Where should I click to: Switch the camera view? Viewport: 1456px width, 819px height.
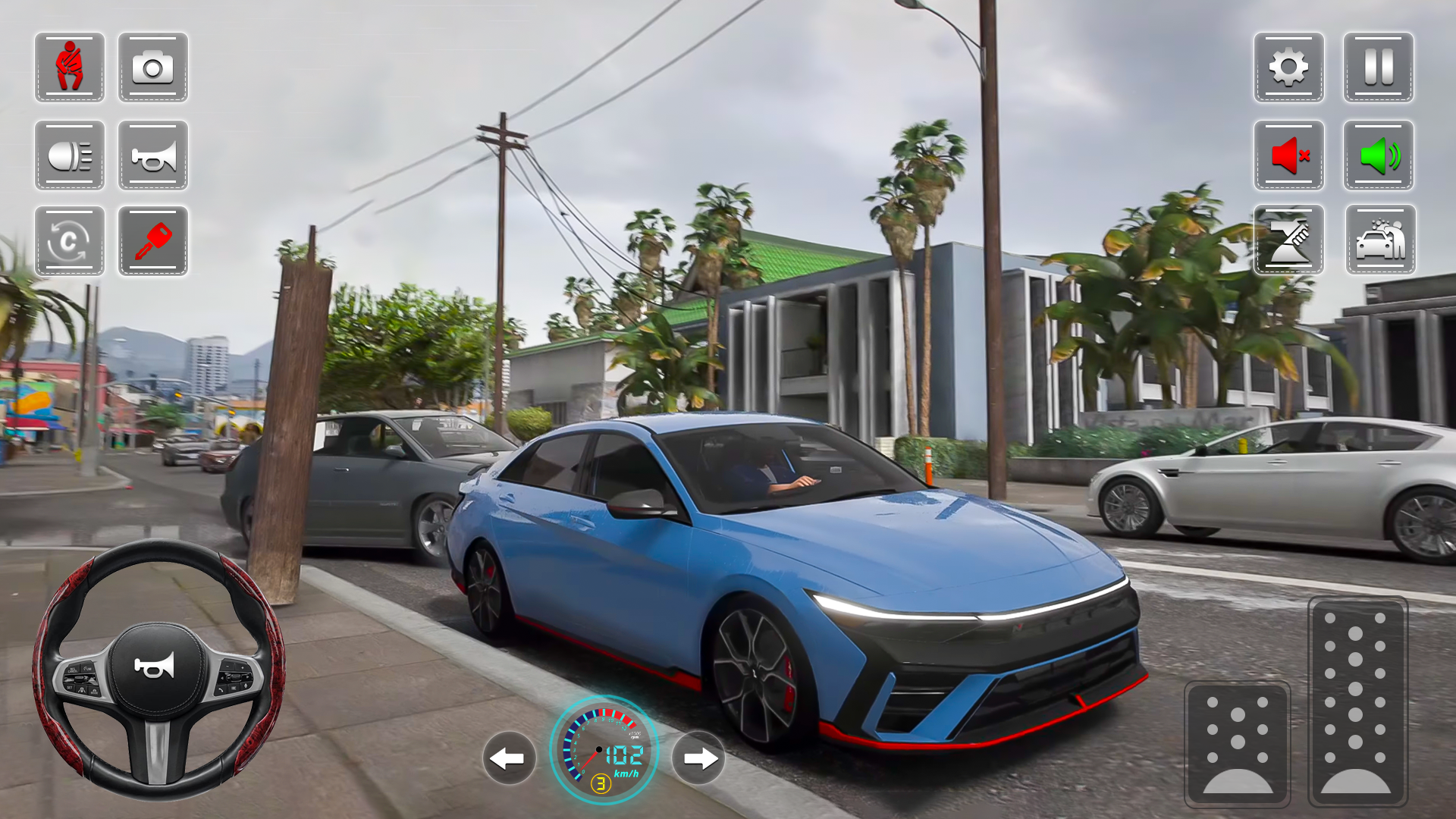pos(152,68)
